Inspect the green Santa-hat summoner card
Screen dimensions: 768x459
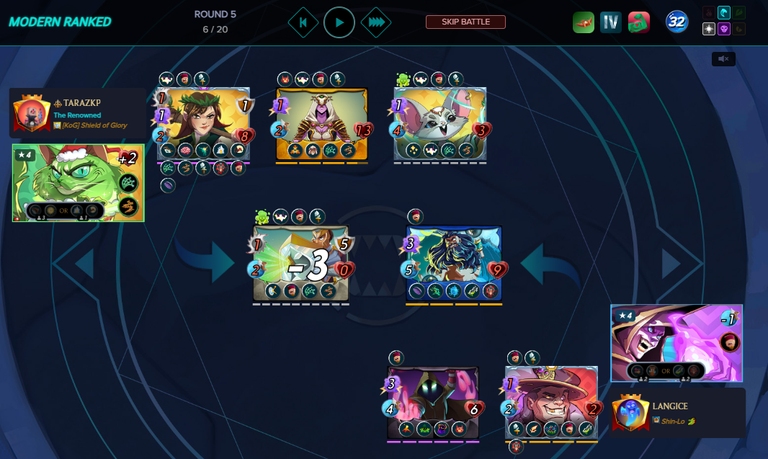(78, 182)
